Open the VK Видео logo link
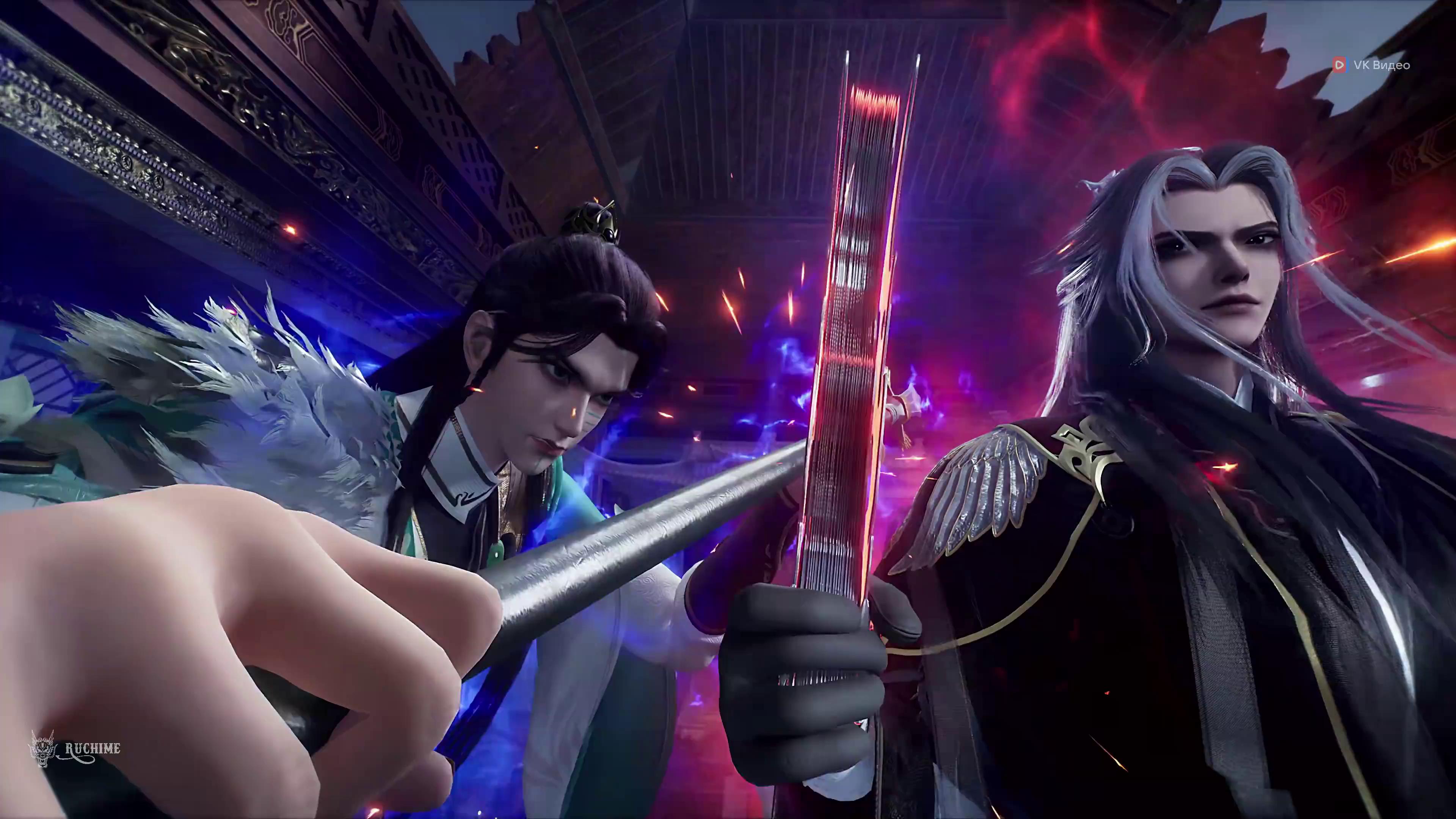This screenshot has width=1456, height=819. pos(1372,65)
